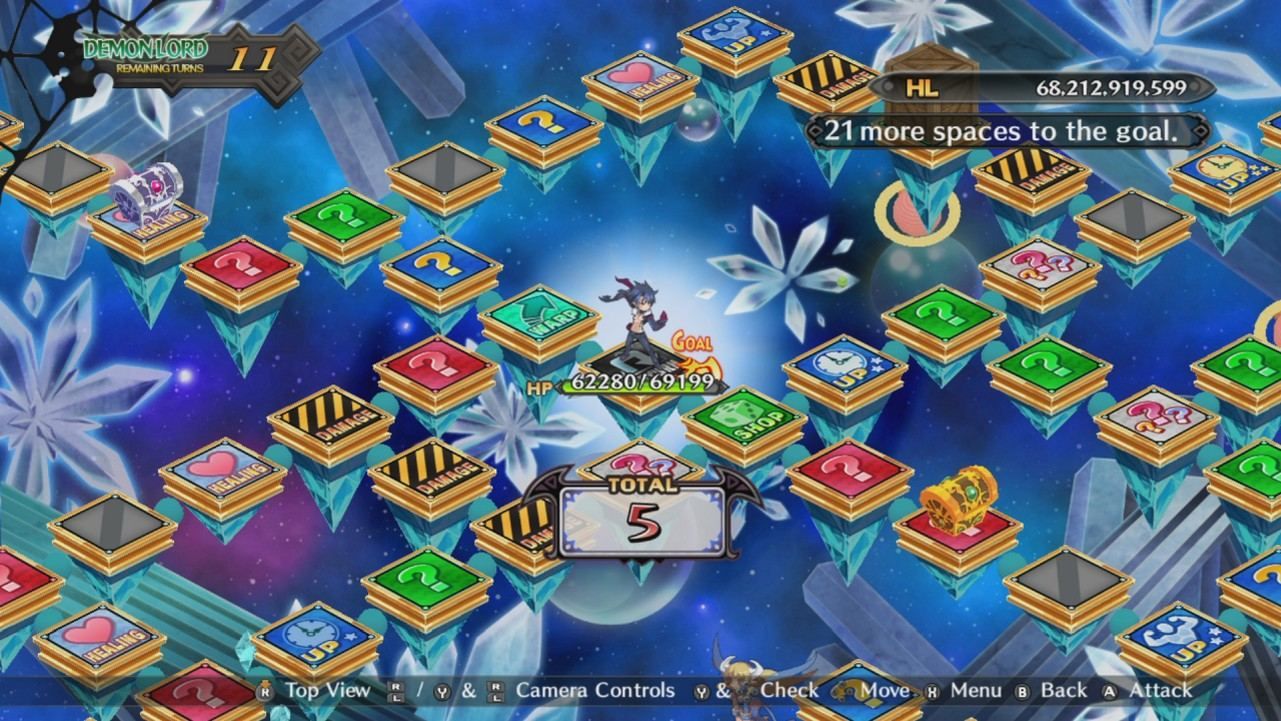Select the green Warp tile beside the character

[540, 316]
